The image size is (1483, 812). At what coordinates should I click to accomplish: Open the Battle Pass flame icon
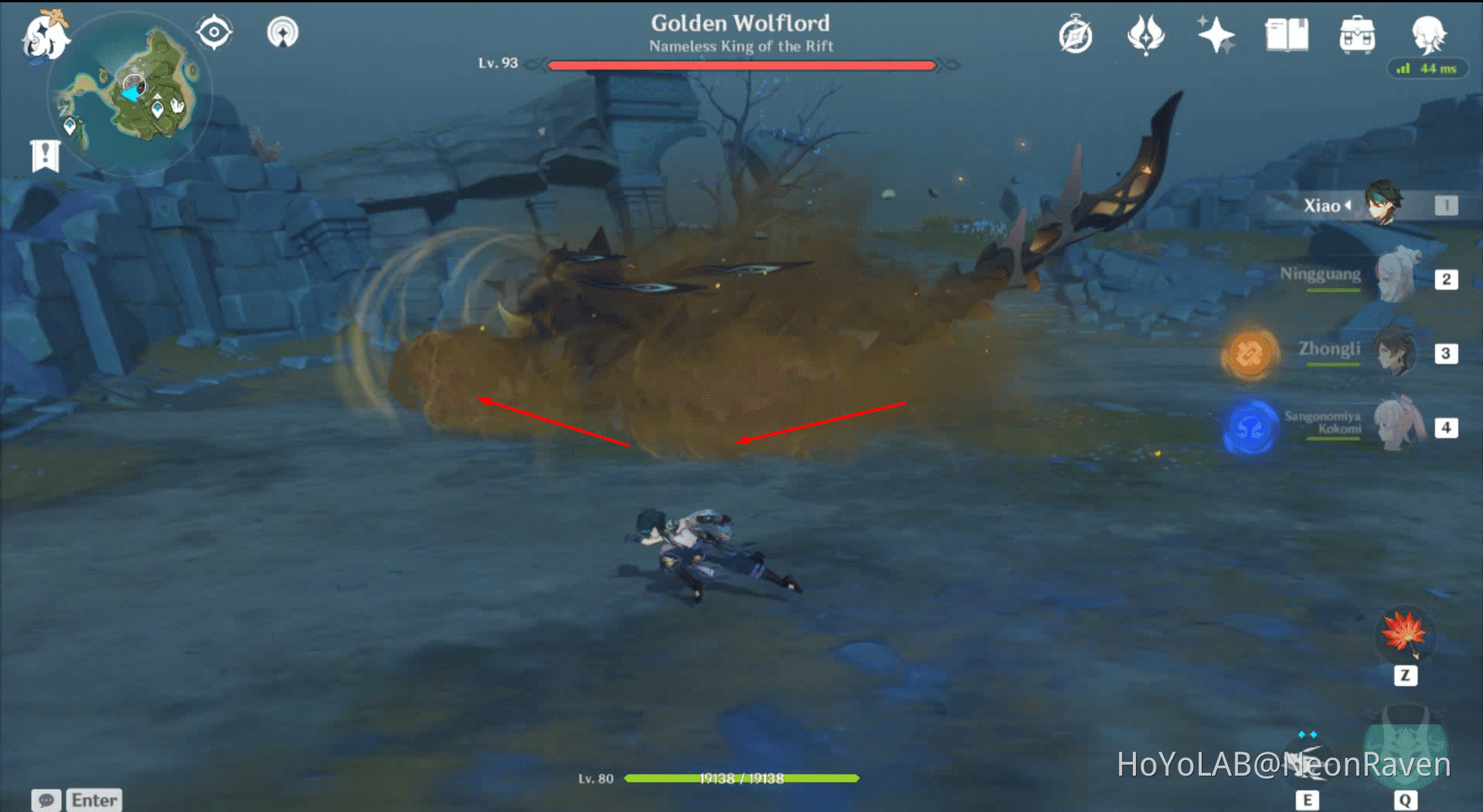[1146, 34]
